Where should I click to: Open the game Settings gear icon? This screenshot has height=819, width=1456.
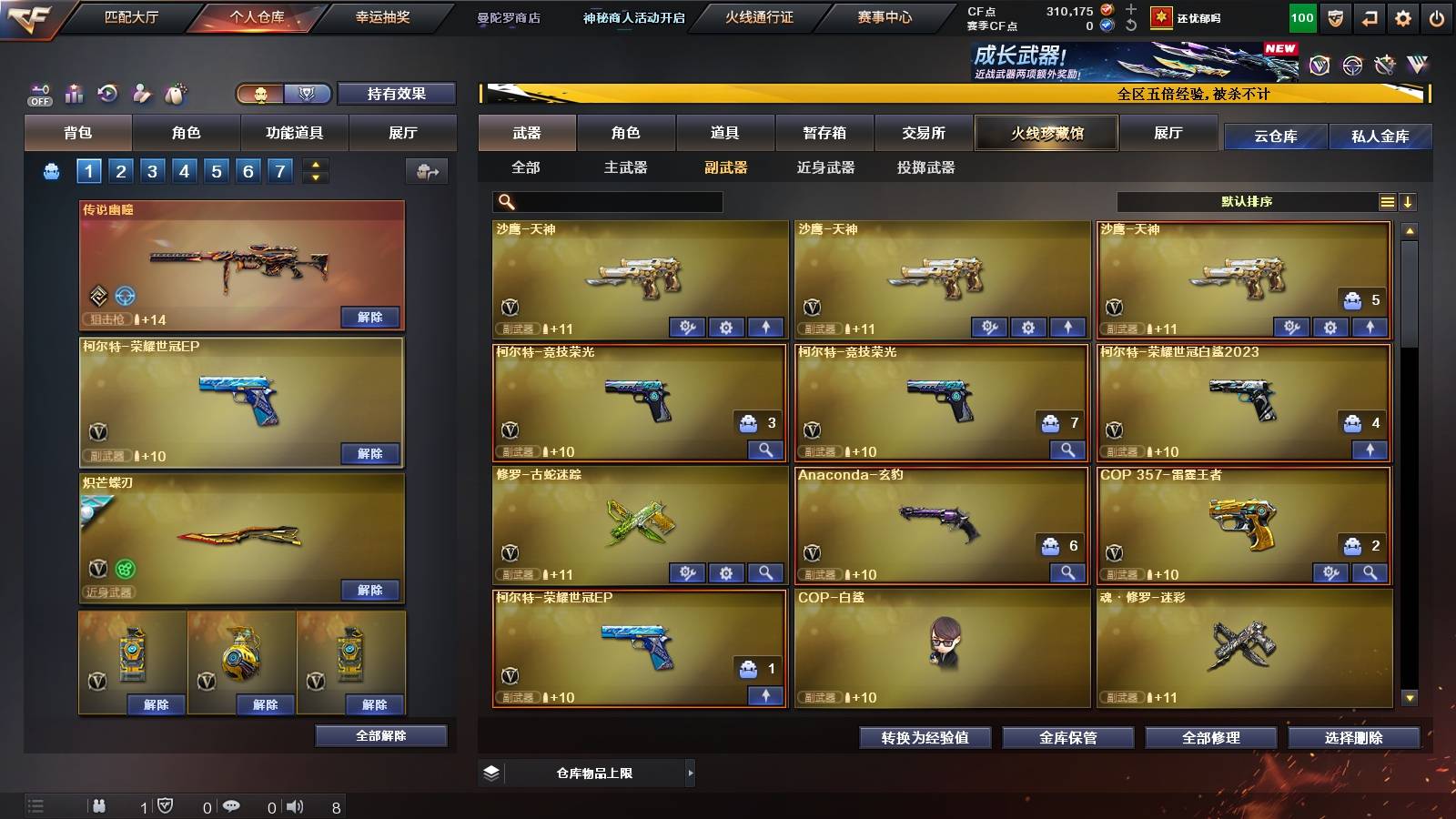pyautogui.click(x=1401, y=18)
